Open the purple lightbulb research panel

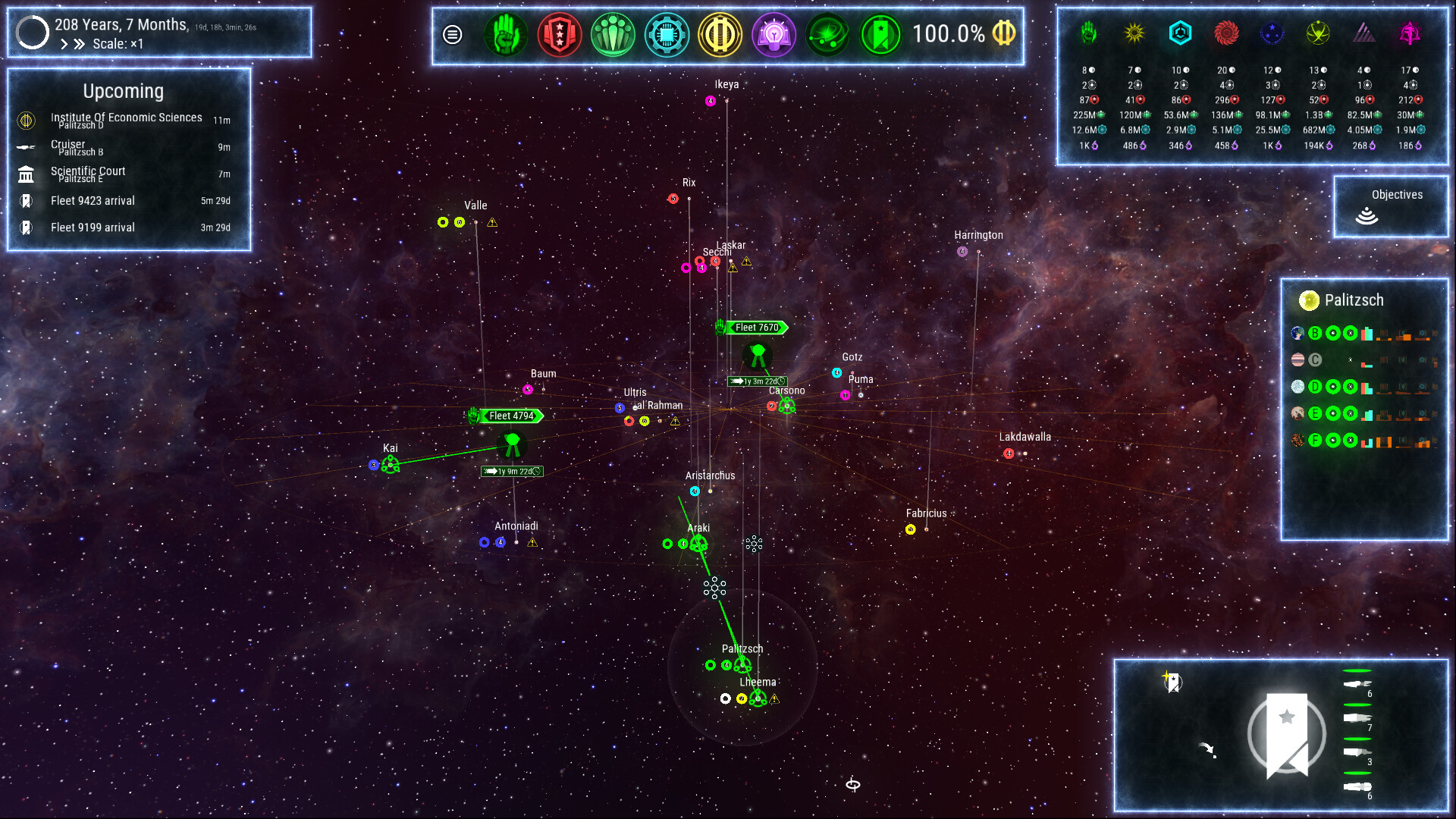(773, 35)
